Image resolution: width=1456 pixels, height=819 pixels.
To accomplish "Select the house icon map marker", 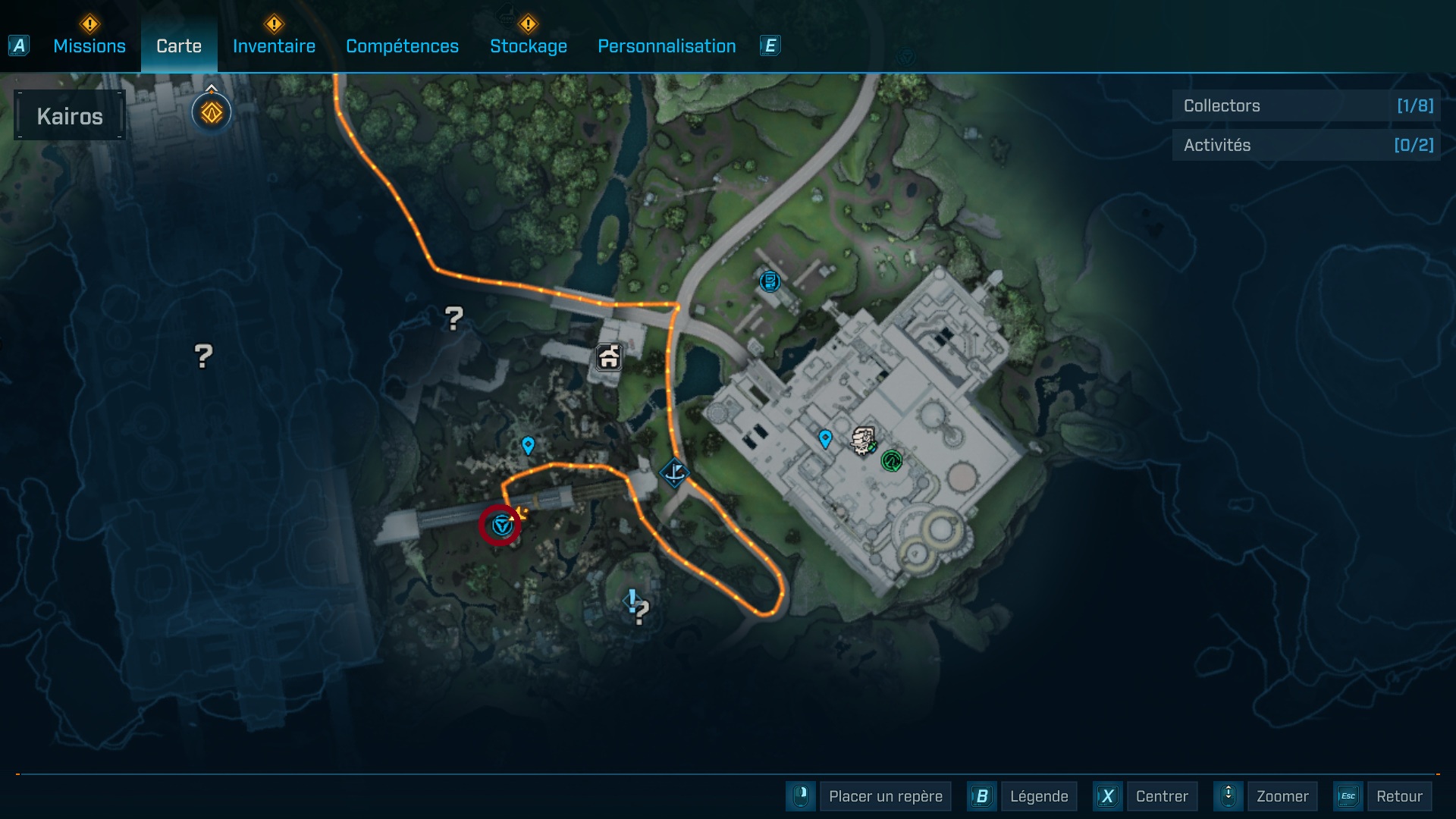I will click(x=609, y=357).
